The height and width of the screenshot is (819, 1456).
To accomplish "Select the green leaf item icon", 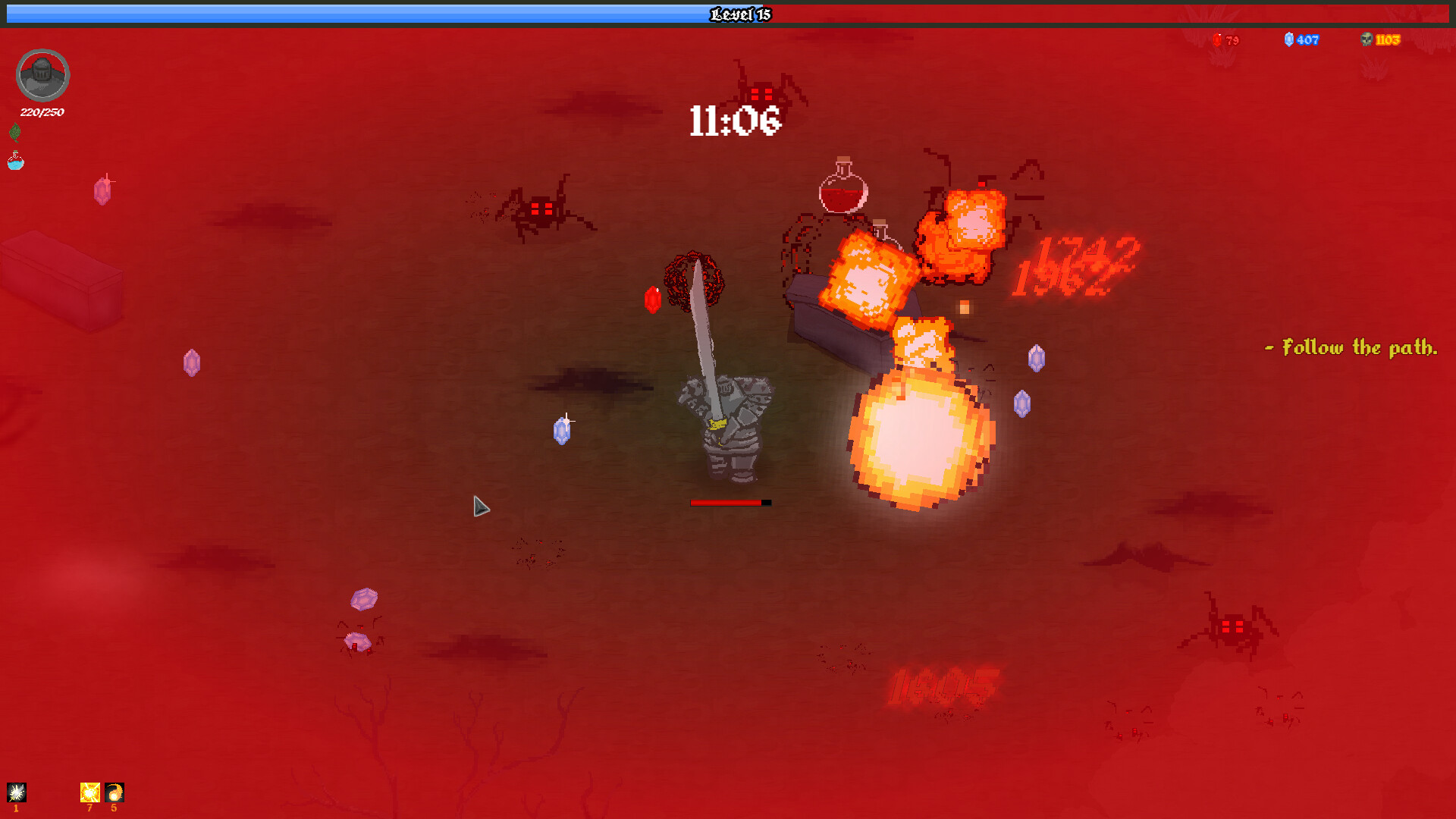I will 14,133.
